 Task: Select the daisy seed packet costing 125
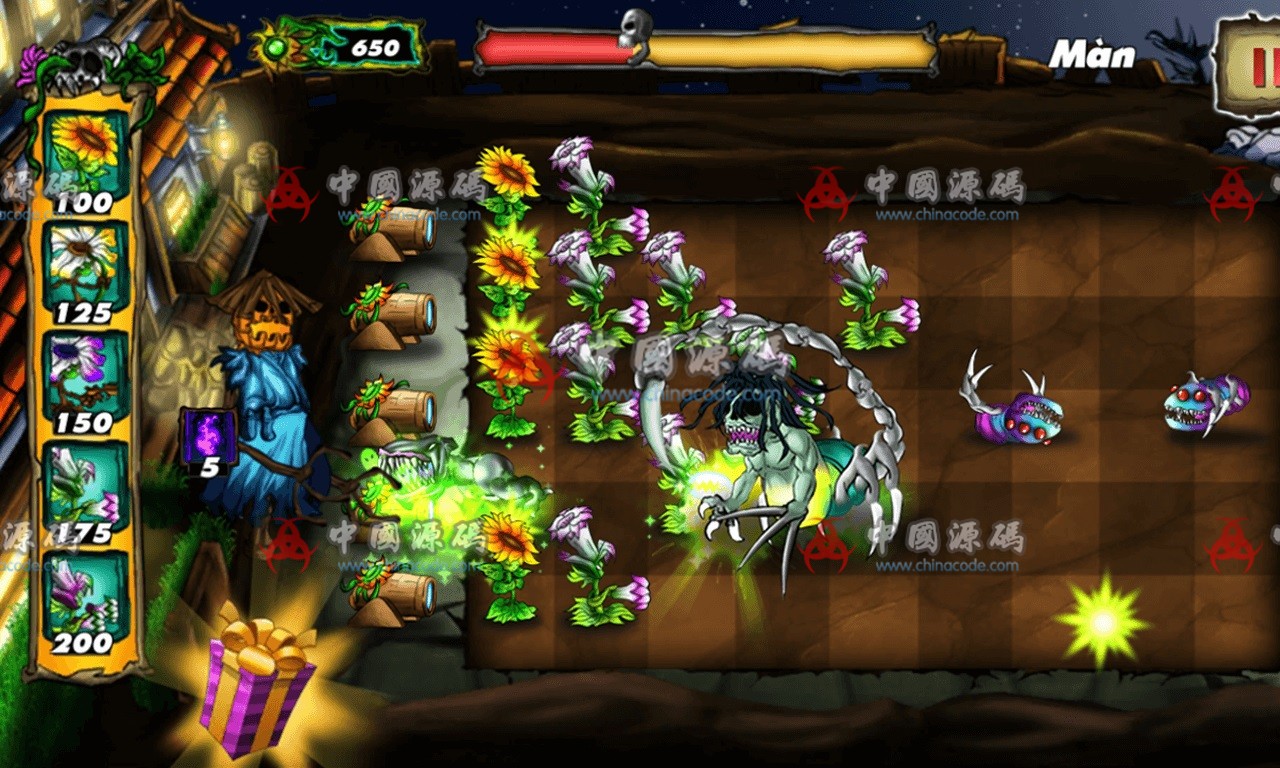pyautogui.click(x=85, y=270)
